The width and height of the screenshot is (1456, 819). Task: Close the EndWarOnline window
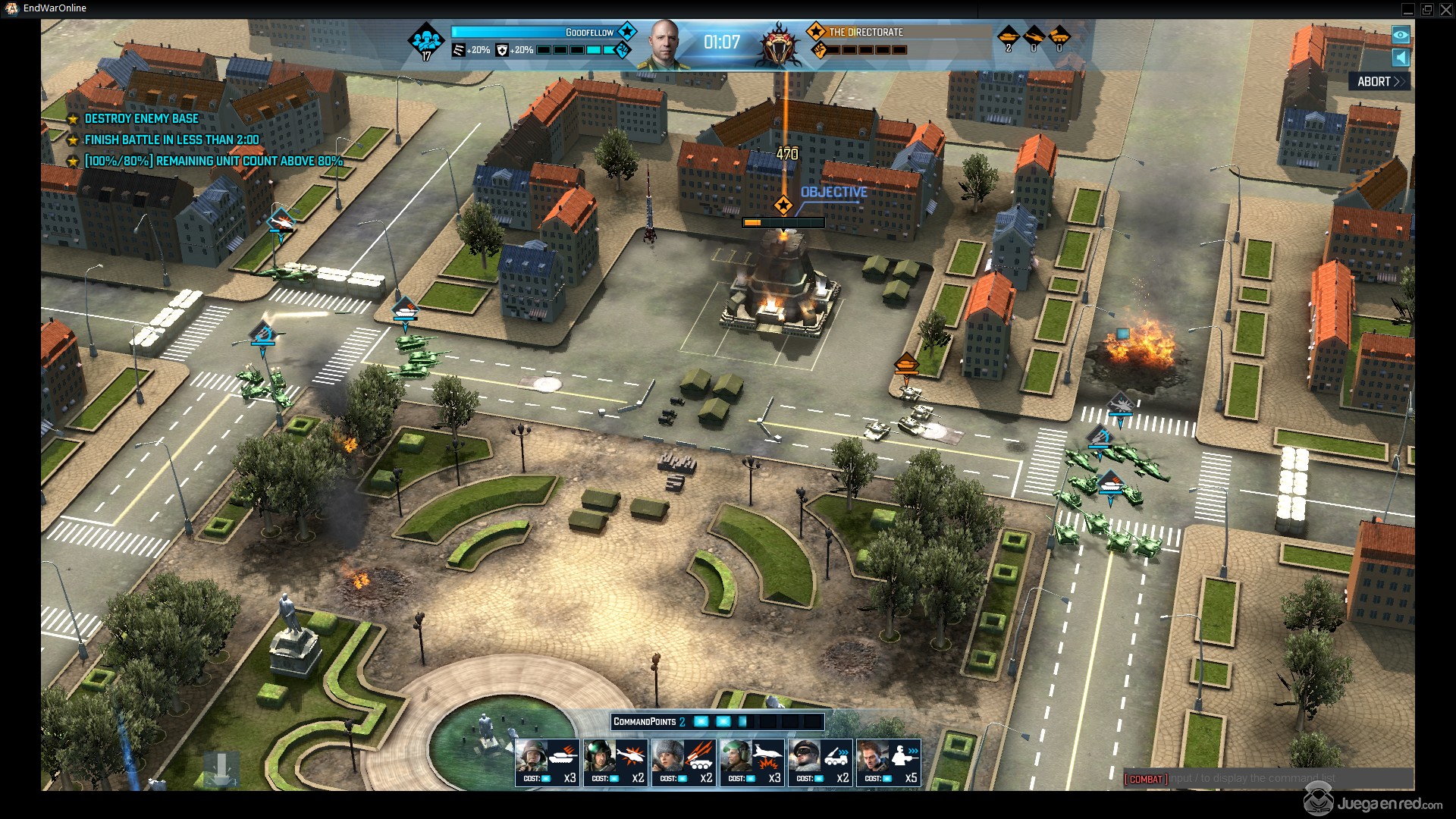pyautogui.click(x=1445, y=9)
